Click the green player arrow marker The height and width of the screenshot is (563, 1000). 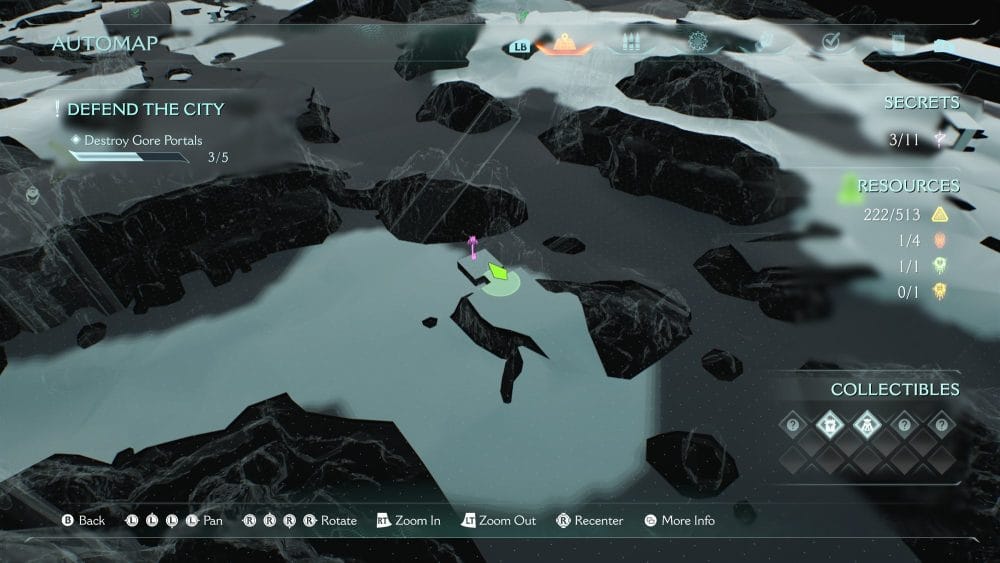click(498, 272)
